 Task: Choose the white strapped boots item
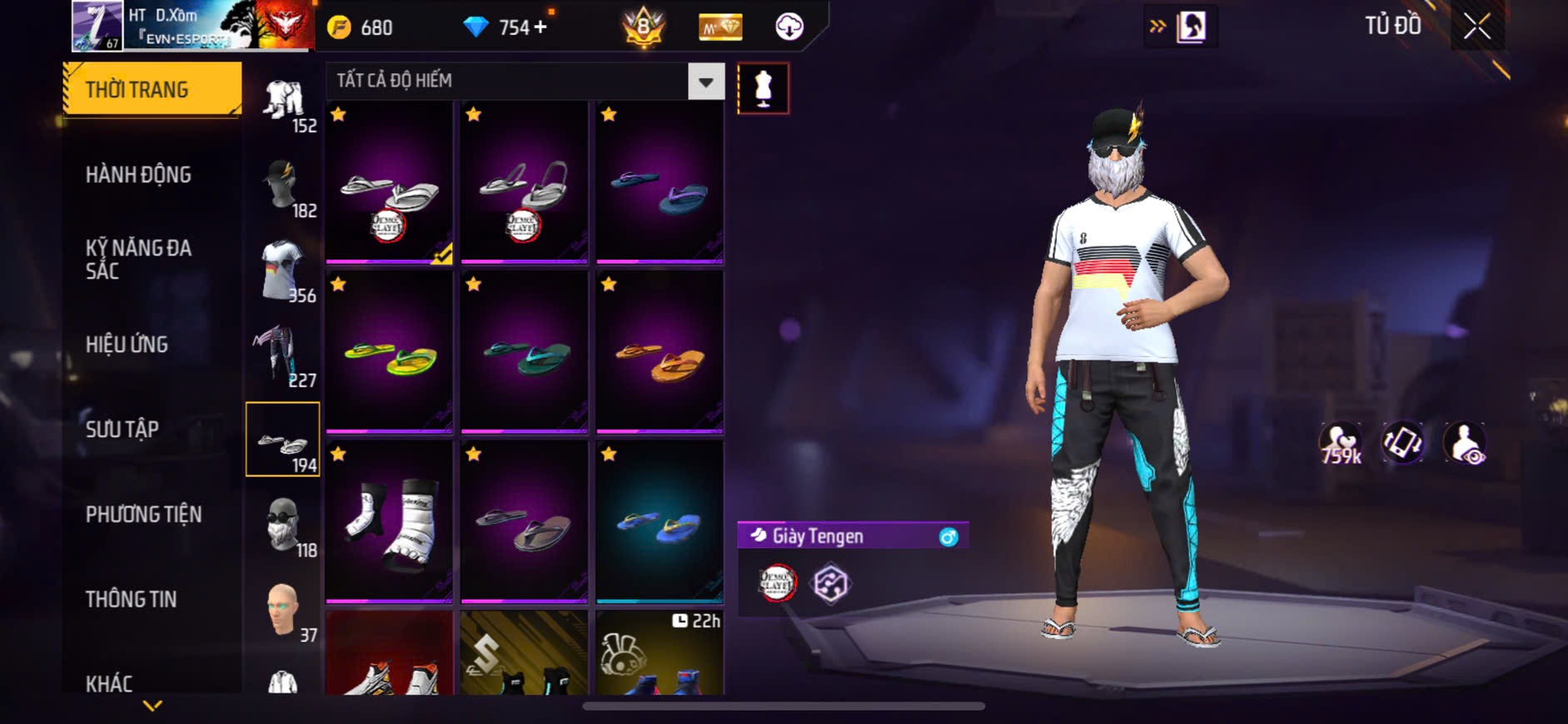[x=389, y=522]
